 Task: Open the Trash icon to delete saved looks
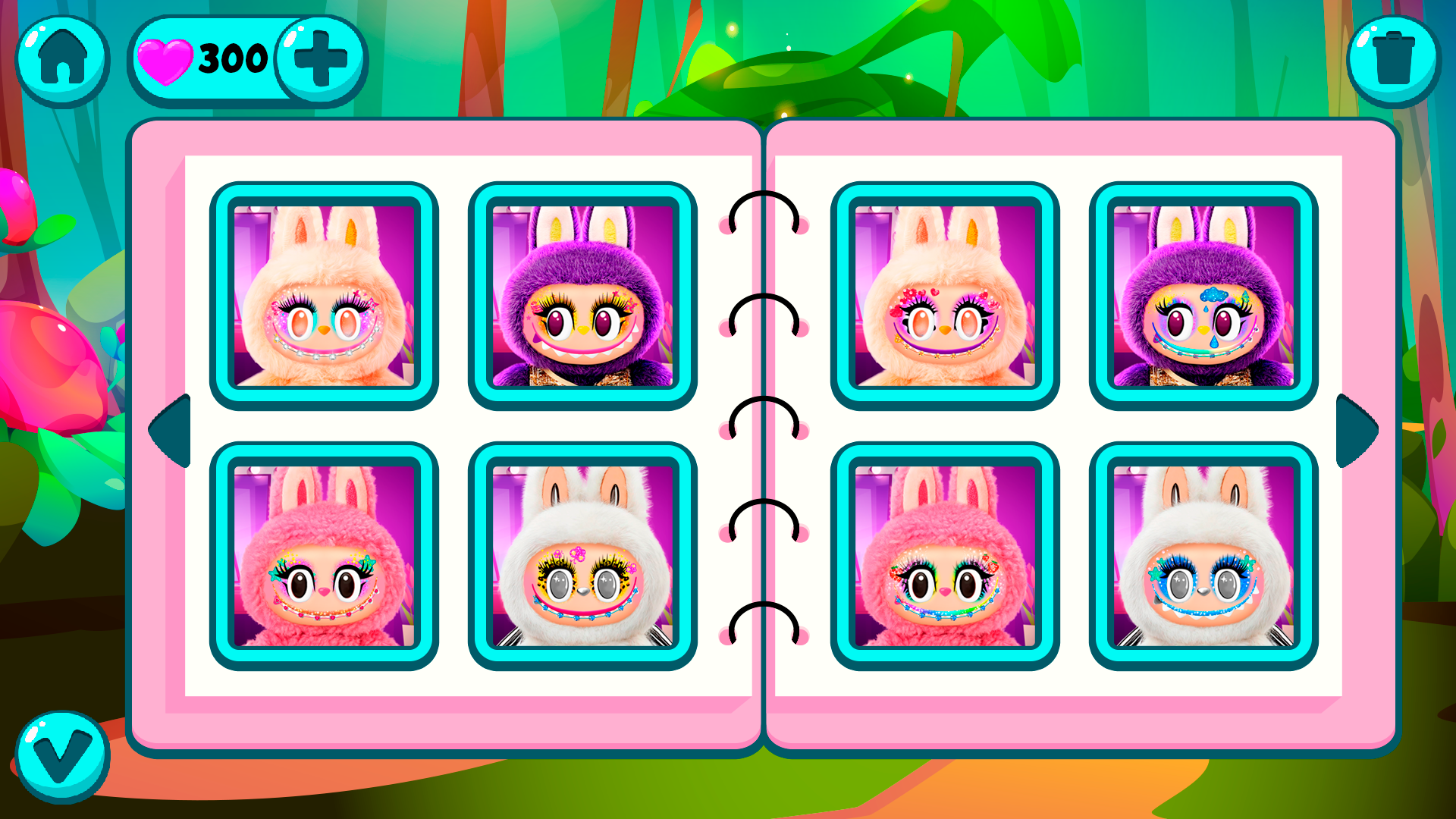point(1394,59)
